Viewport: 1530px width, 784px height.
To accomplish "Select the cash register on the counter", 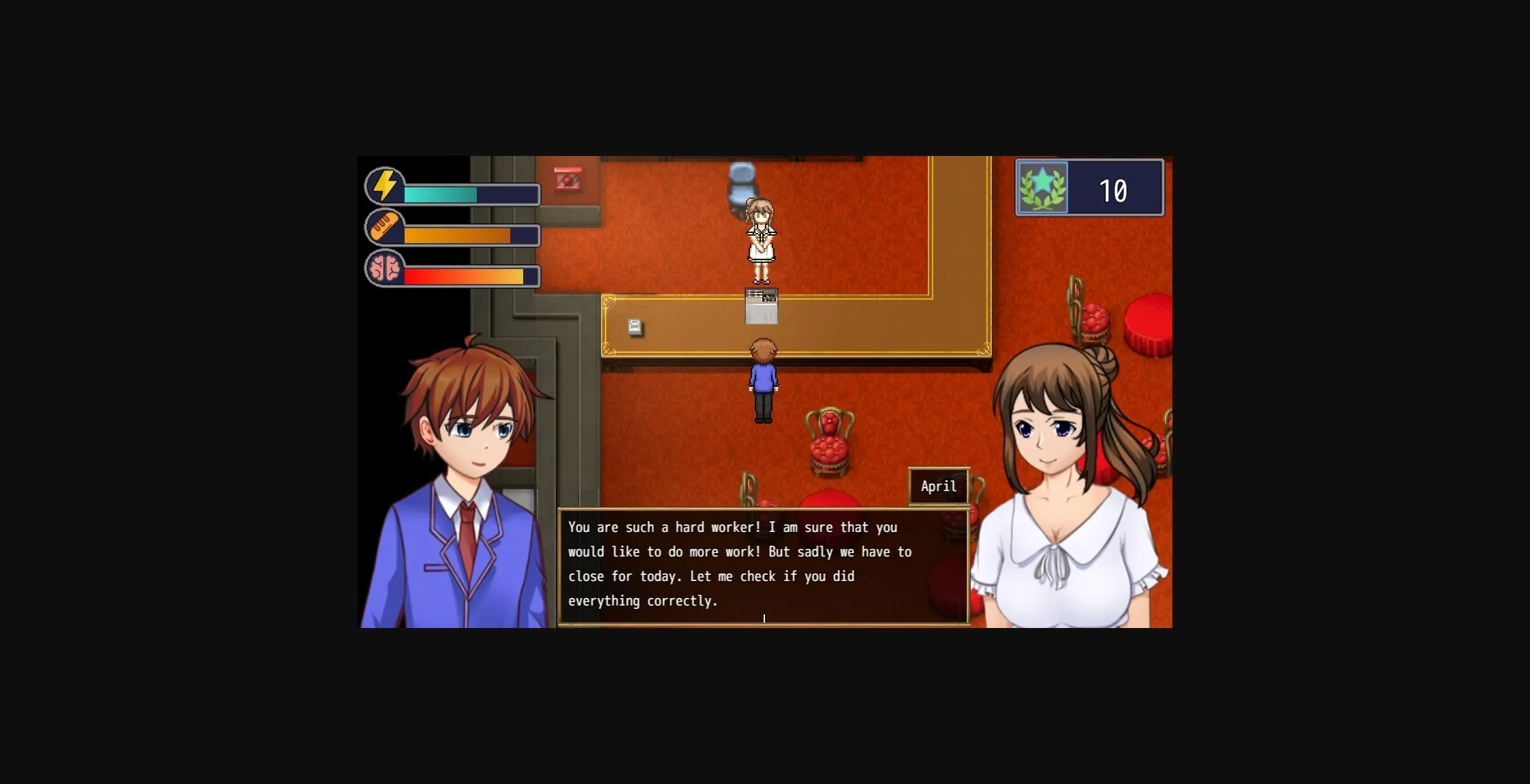I will point(764,306).
